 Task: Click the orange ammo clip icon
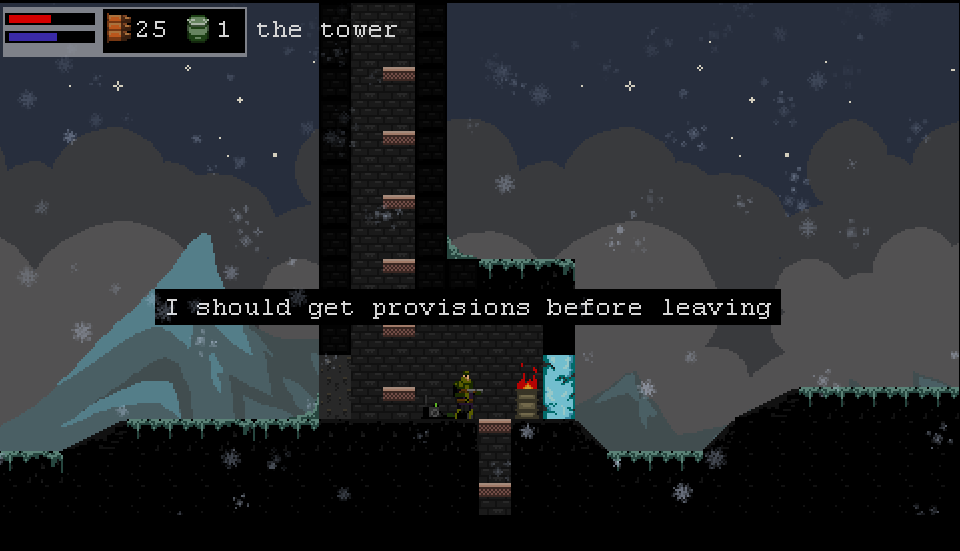pos(119,29)
